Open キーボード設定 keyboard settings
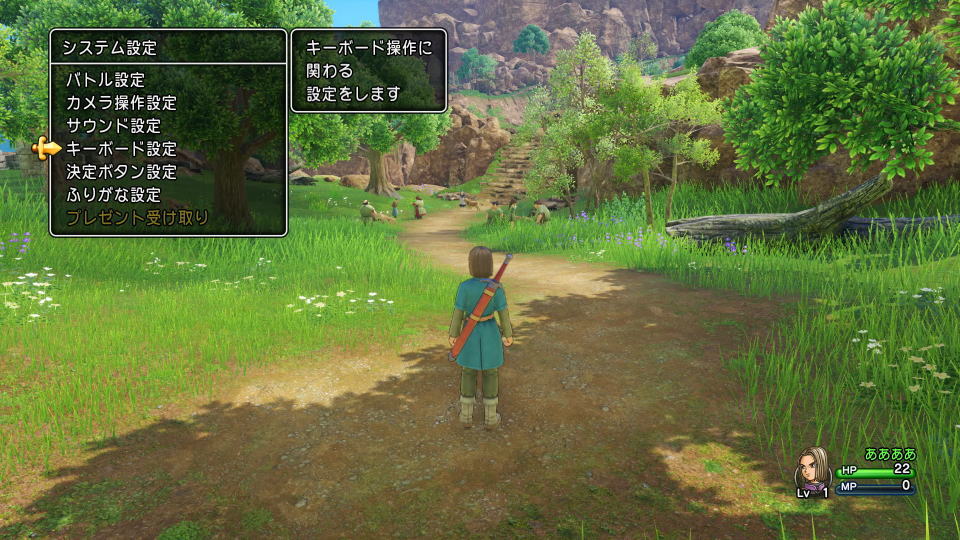Image resolution: width=960 pixels, height=540 pixels. 121,149
